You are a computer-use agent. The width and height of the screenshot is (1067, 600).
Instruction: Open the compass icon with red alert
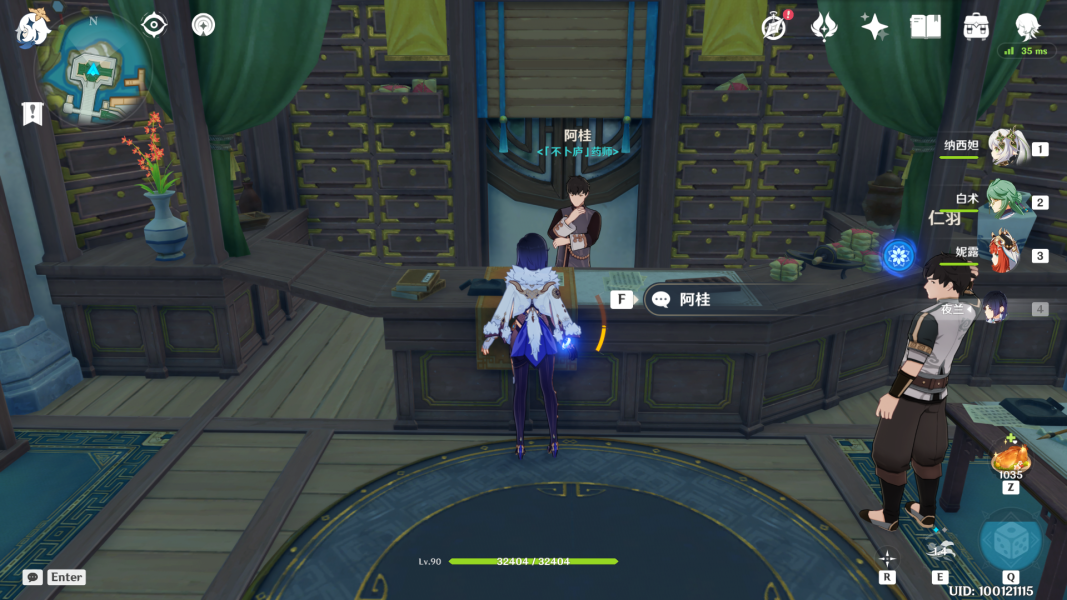774,27
